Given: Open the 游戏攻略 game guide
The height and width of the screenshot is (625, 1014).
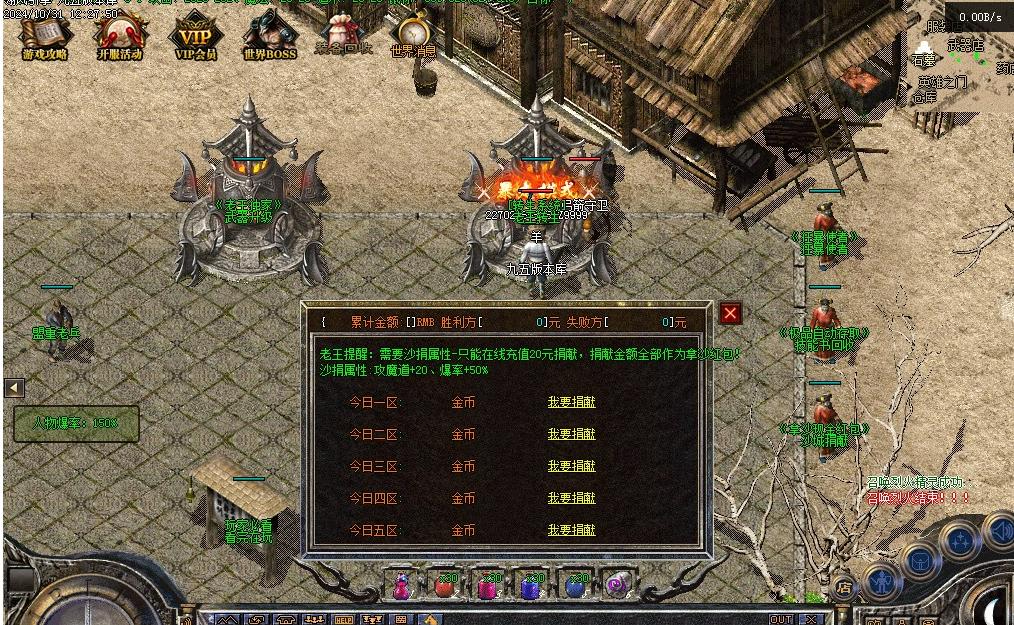Looking at the screenshot, I should (x=45, y=38).
